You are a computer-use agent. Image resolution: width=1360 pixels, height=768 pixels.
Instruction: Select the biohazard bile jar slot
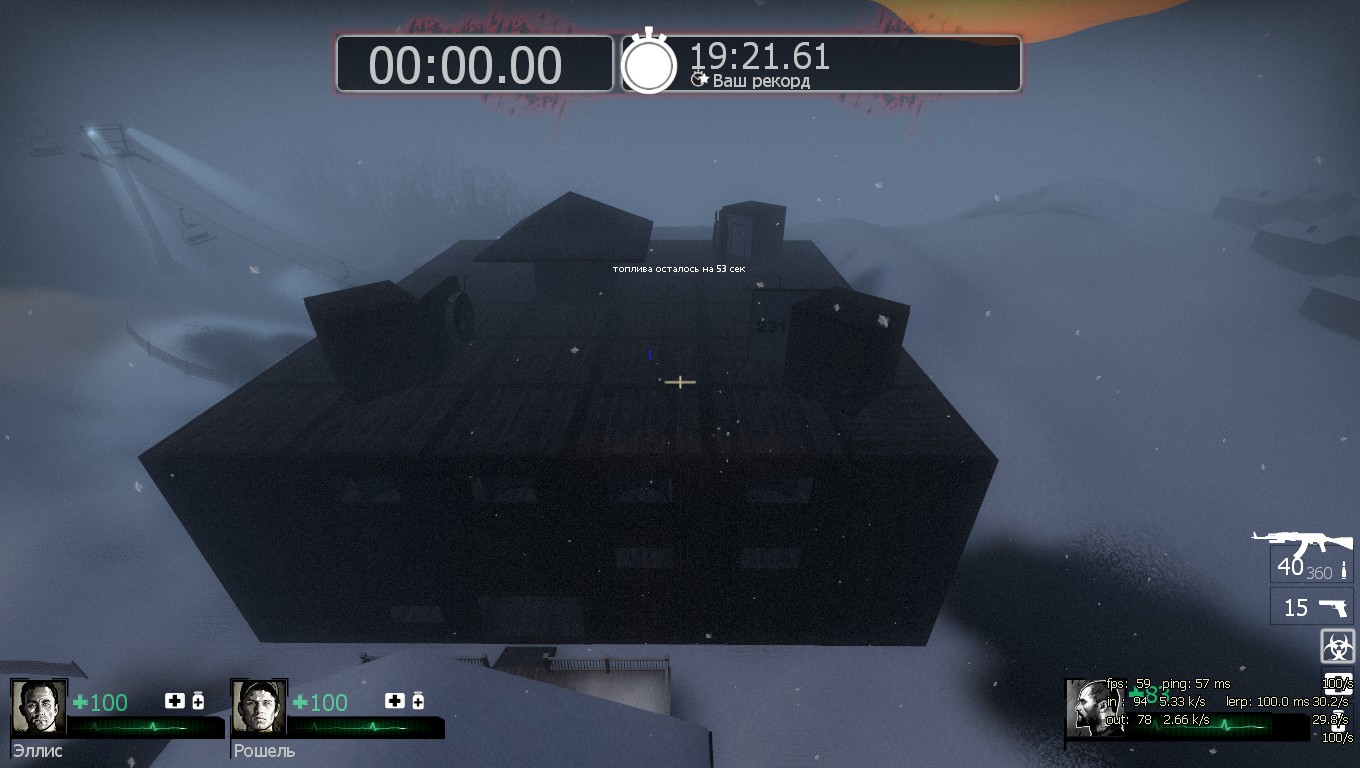coord(1337,646)
